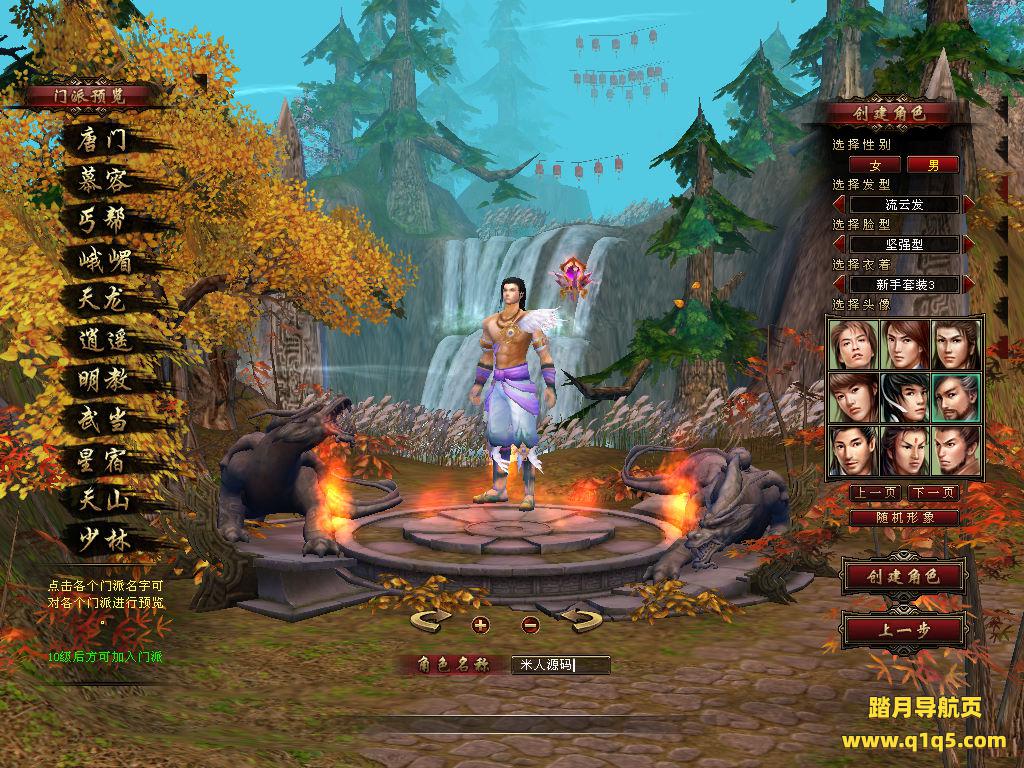
Task: Go back with 上一步
Action: [903, 630]
